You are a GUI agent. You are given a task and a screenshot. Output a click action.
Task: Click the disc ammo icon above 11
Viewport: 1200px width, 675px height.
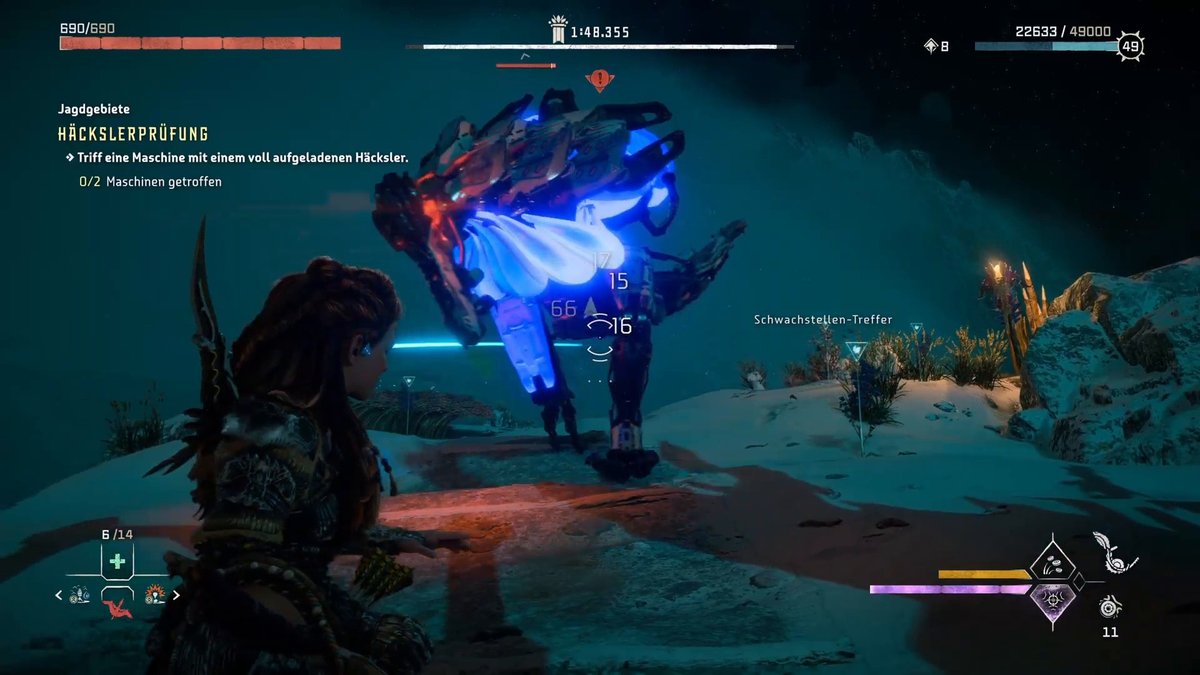pos(1109,606)
